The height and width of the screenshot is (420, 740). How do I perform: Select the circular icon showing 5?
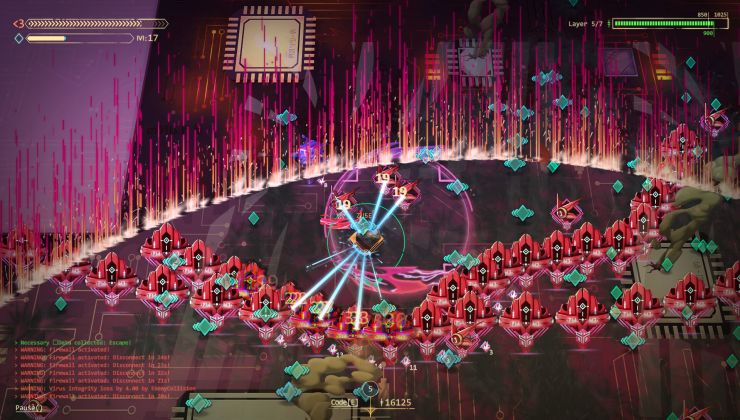(x=371, y=389)
